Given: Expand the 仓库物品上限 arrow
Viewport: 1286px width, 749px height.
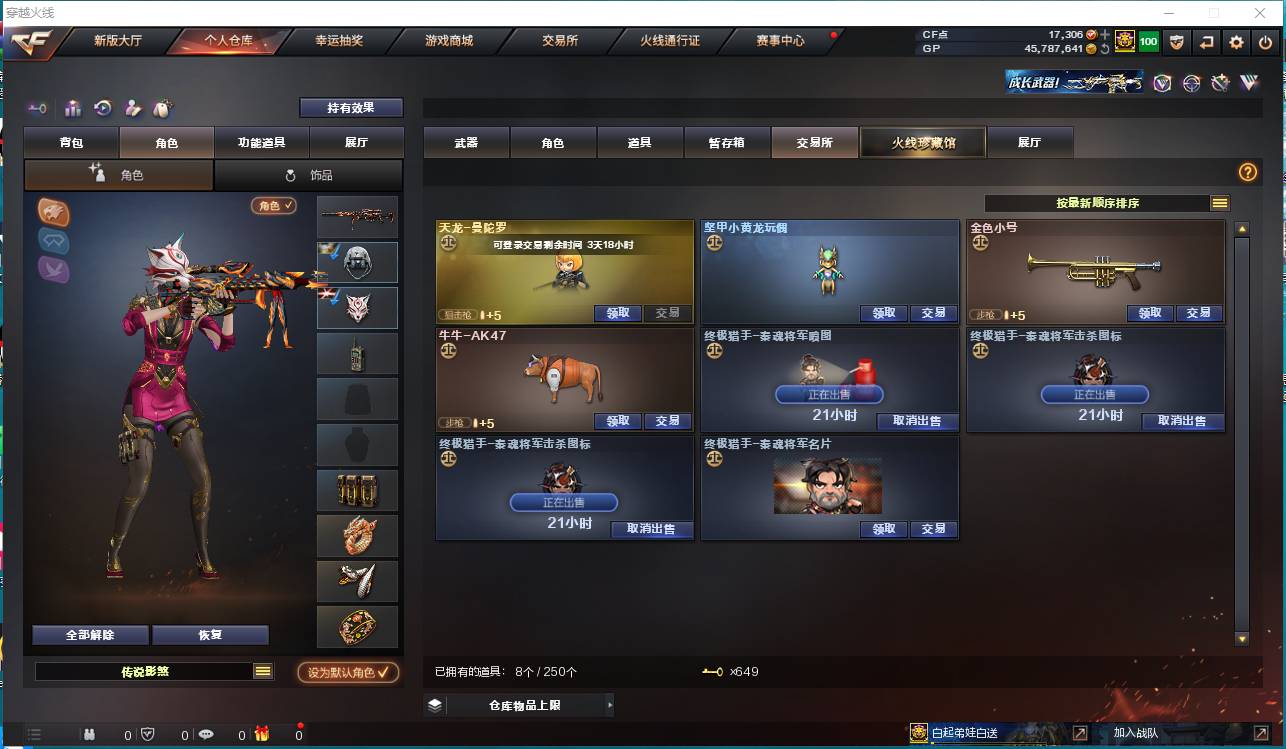Looking at the screenshot, I should click(x=610, y=704).
